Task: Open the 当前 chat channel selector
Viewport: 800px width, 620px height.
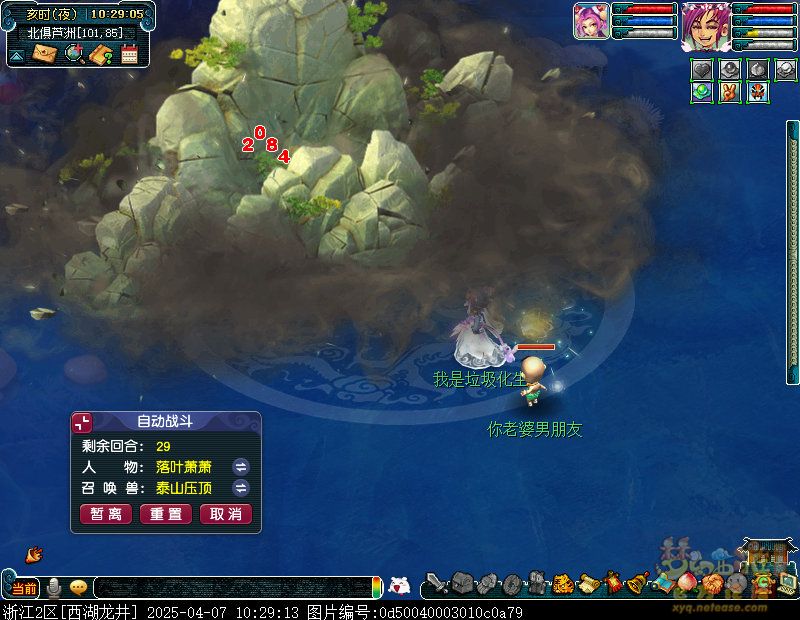Action: (x=25, y=588)
